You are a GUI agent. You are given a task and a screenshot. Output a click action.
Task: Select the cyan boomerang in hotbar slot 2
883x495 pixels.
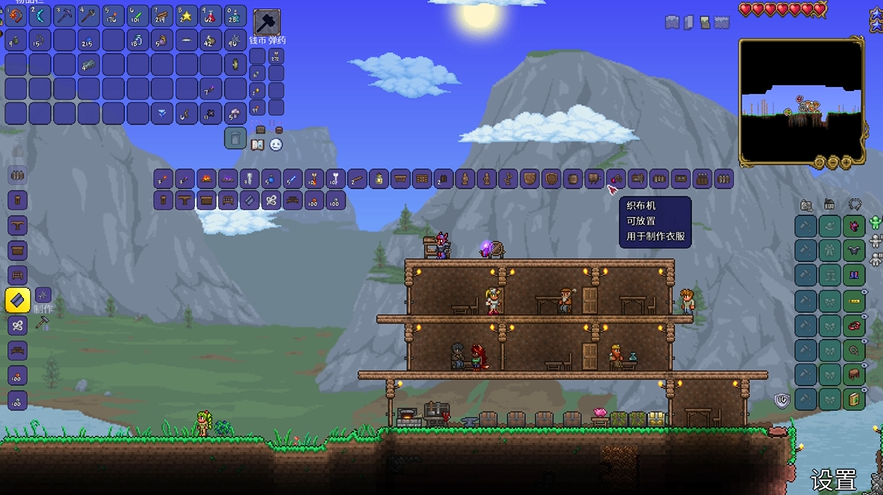click(x=40, y=16)
